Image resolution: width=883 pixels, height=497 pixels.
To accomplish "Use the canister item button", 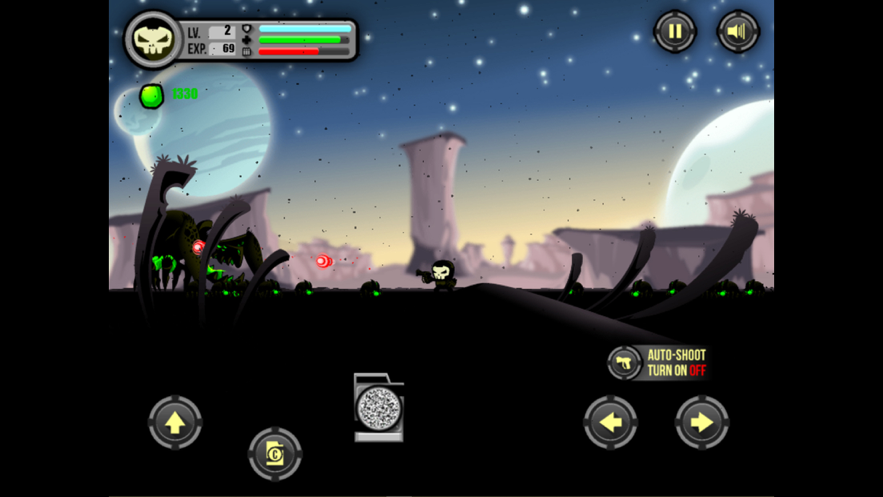I will point(275,454).
